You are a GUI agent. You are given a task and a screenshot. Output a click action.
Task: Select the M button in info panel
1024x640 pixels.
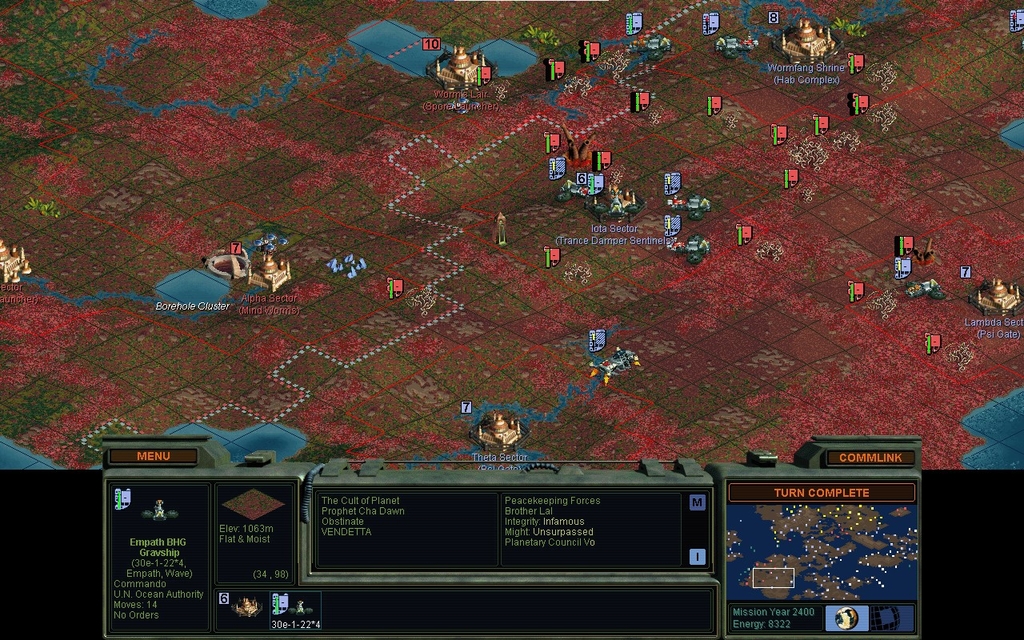click(x=697, y=502)
